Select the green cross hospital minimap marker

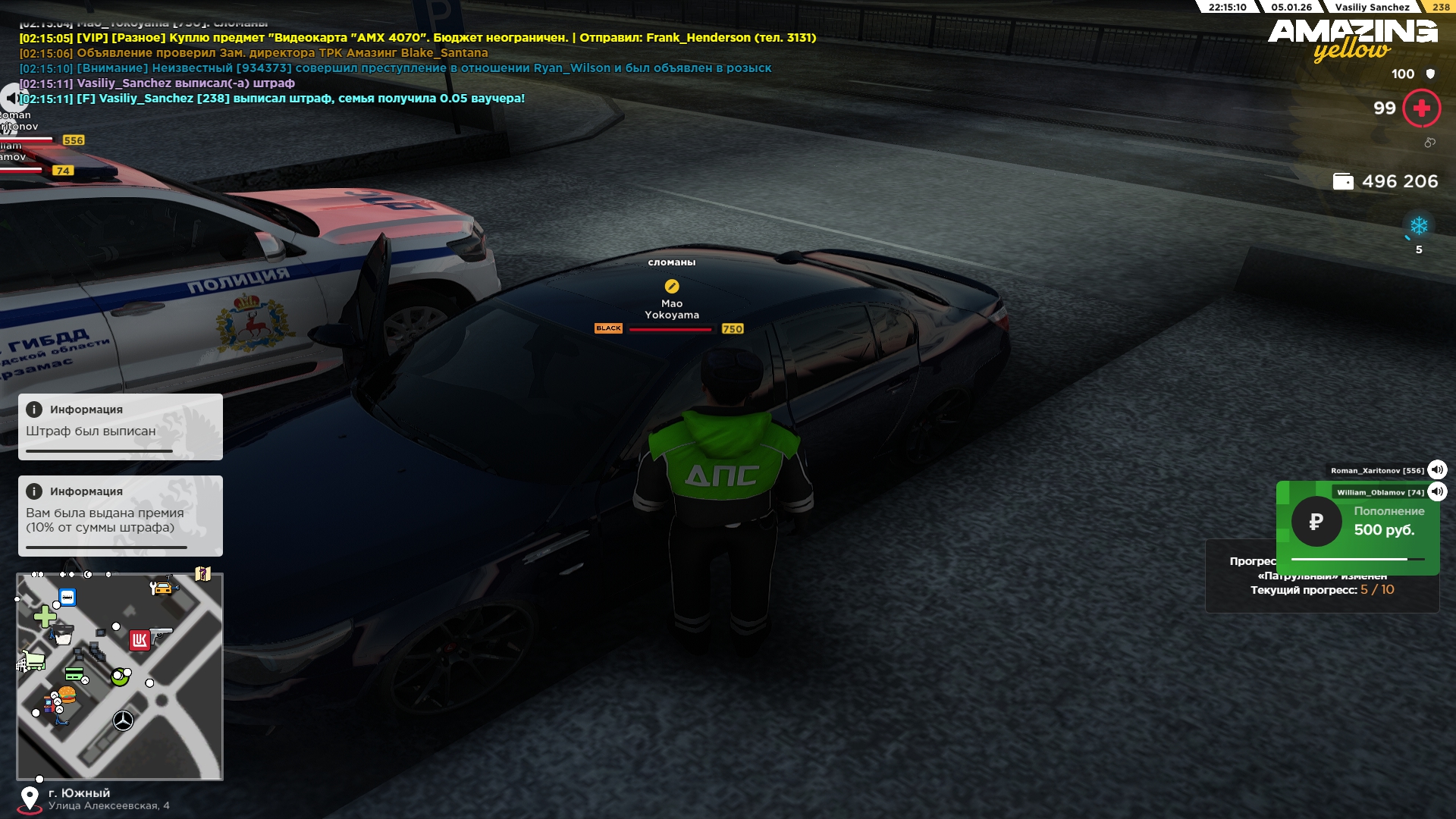tap(45, 617)
